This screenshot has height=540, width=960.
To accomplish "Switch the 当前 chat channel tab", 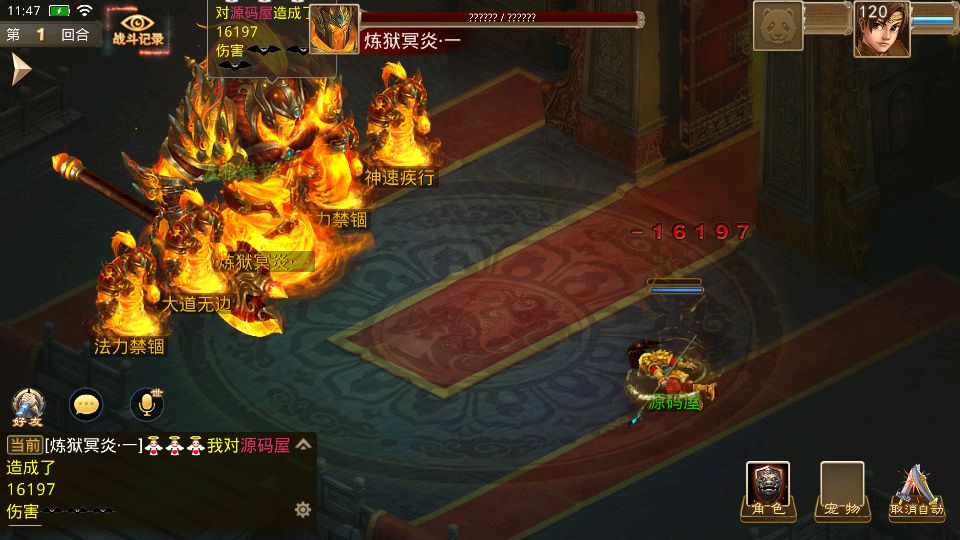I will click(x=25, y=445).
